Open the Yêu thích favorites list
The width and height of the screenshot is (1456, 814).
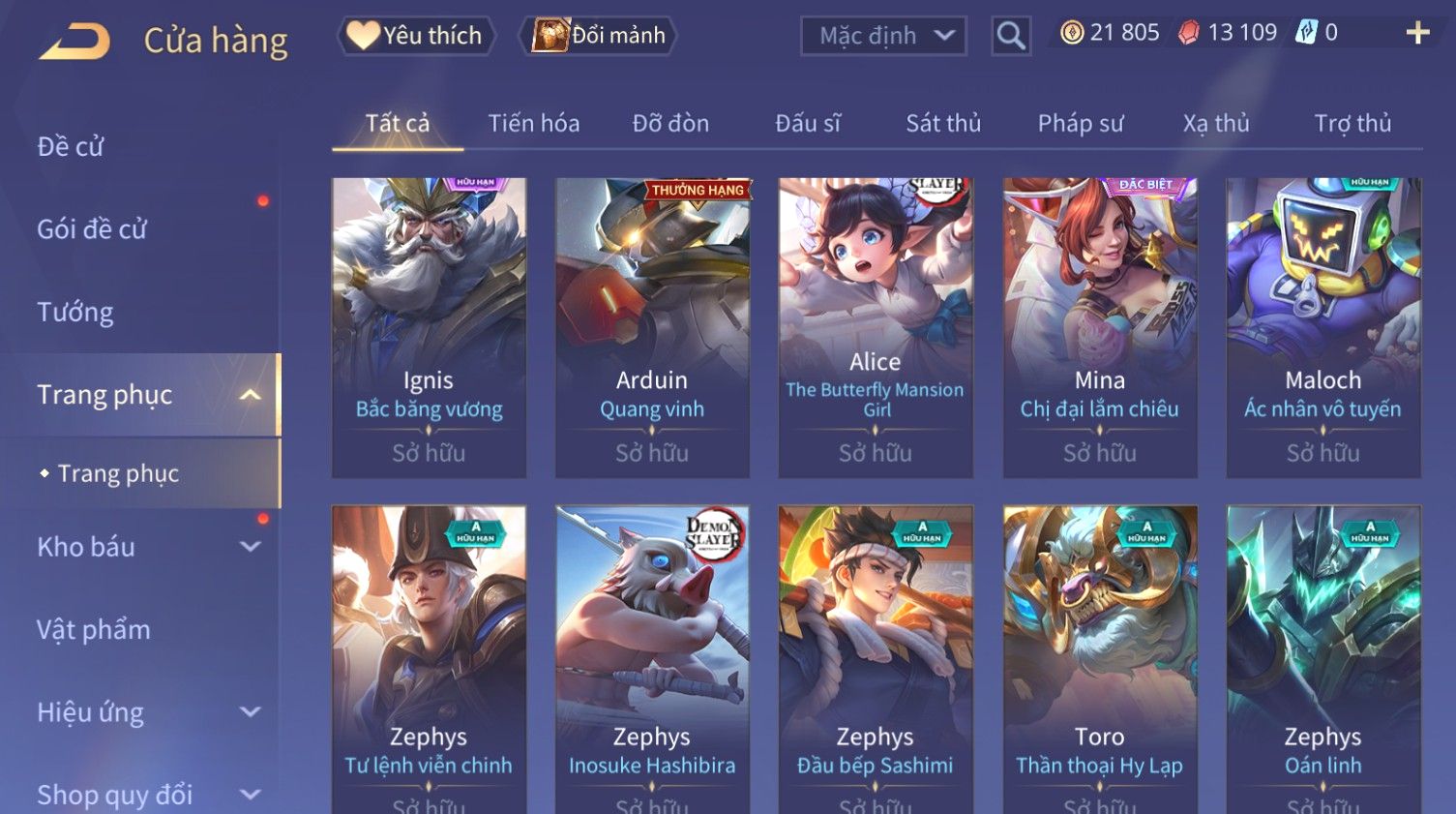[x=416, y=36]
